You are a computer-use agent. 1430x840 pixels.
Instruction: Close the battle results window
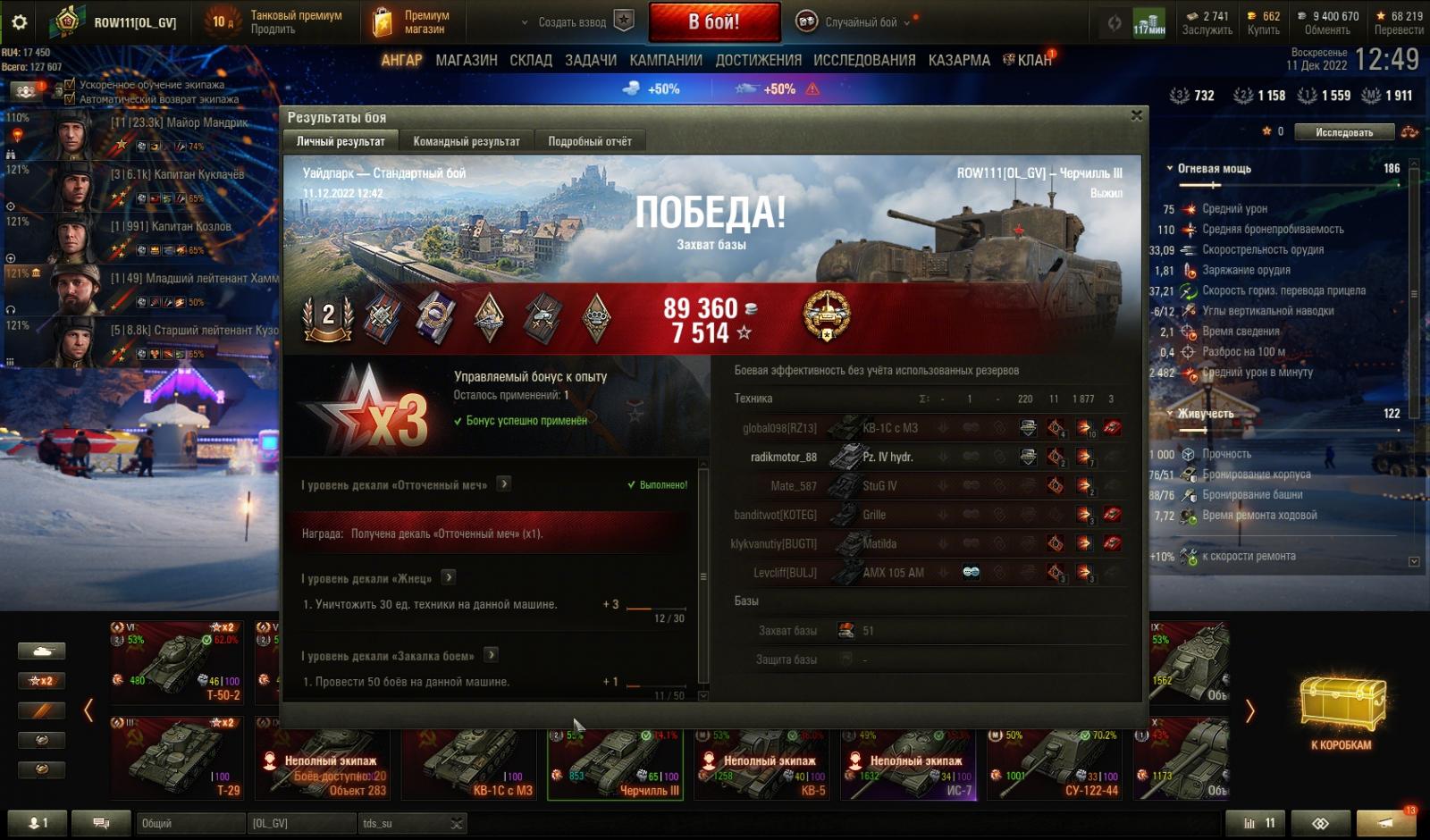[1136, 115]
